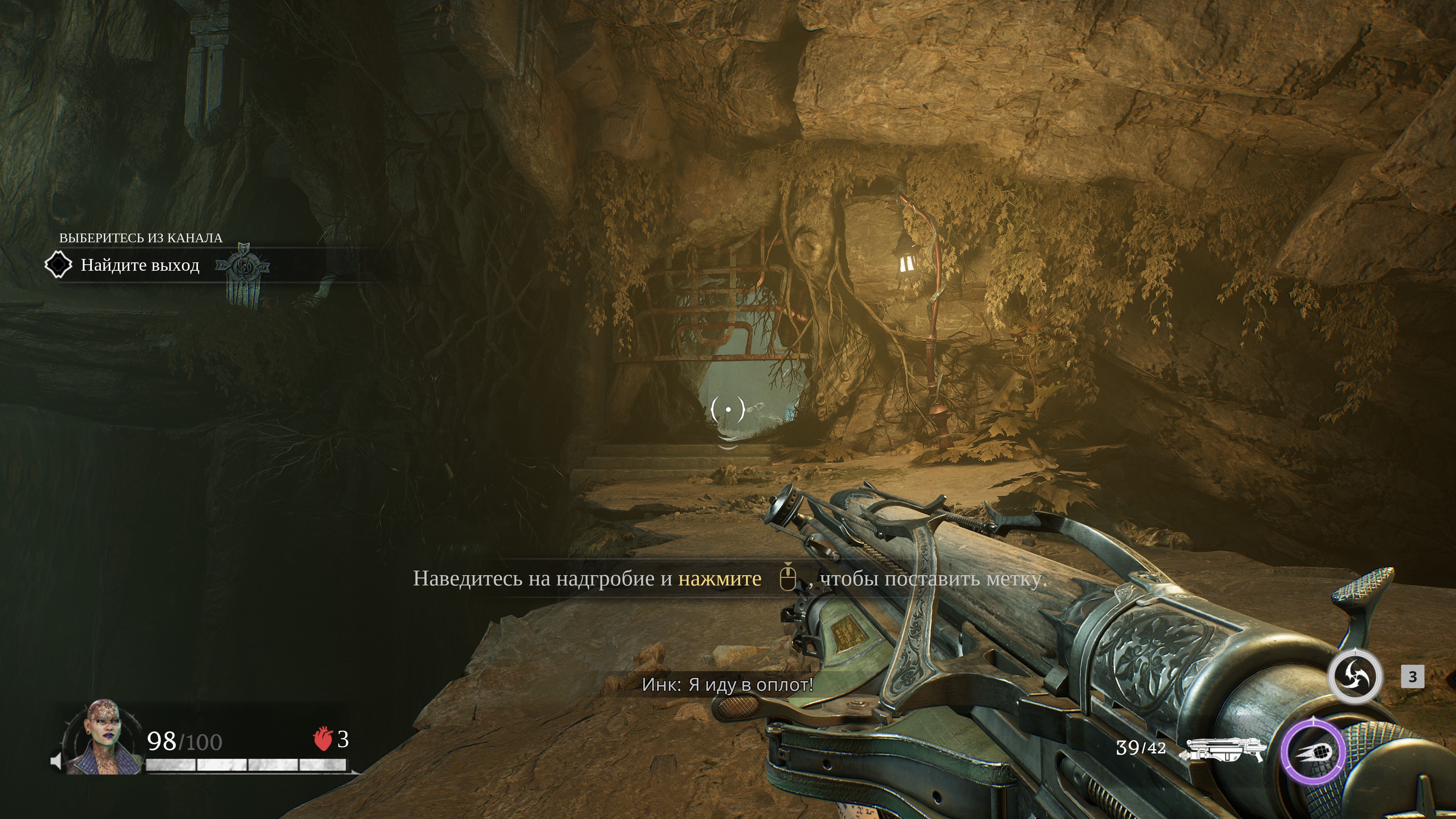Activate the purple-ringed projectile ability icon
The width and height of the screenshot is (1456, 819).
1313,752
